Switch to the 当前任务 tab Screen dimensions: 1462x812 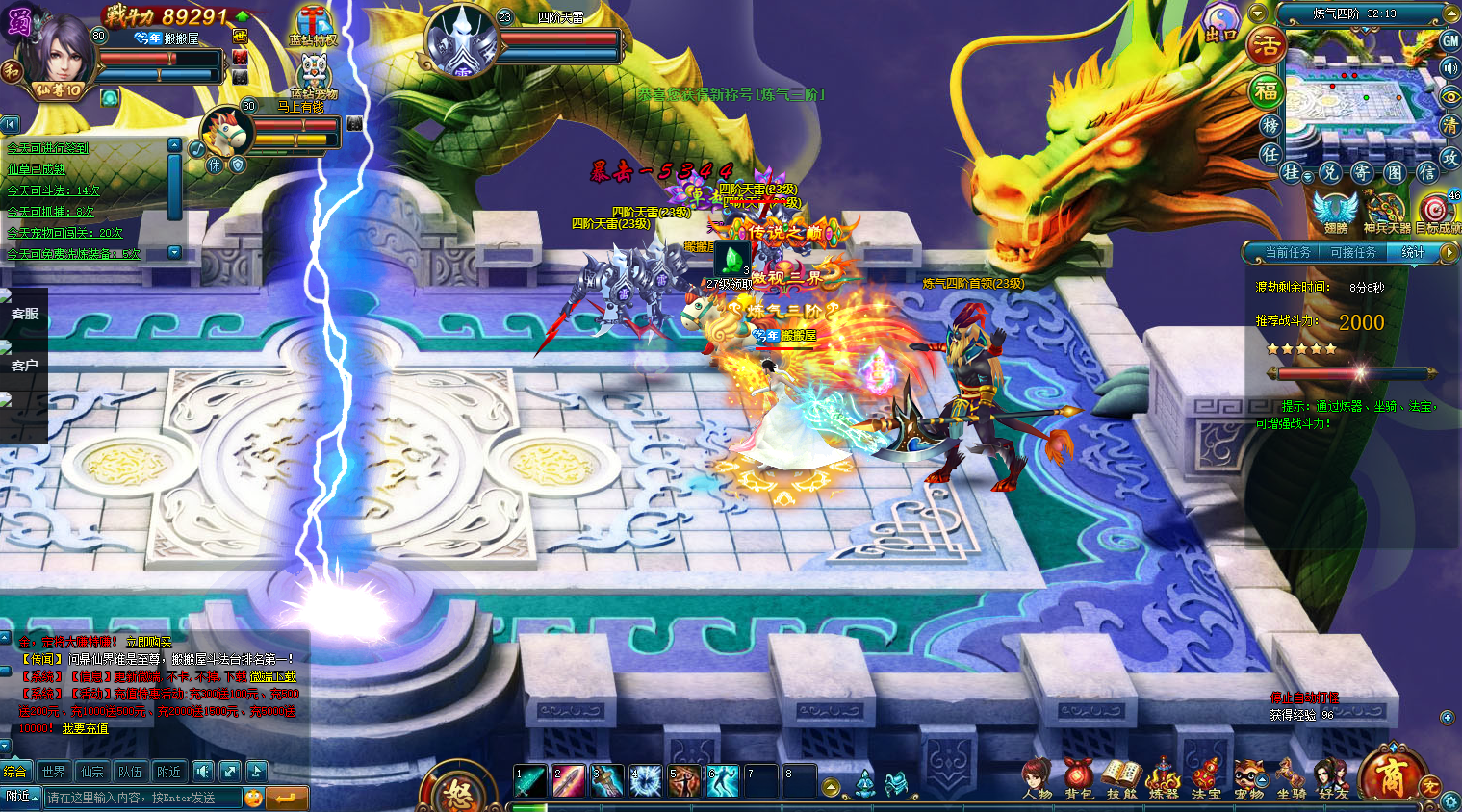[x=1288, y=252]
